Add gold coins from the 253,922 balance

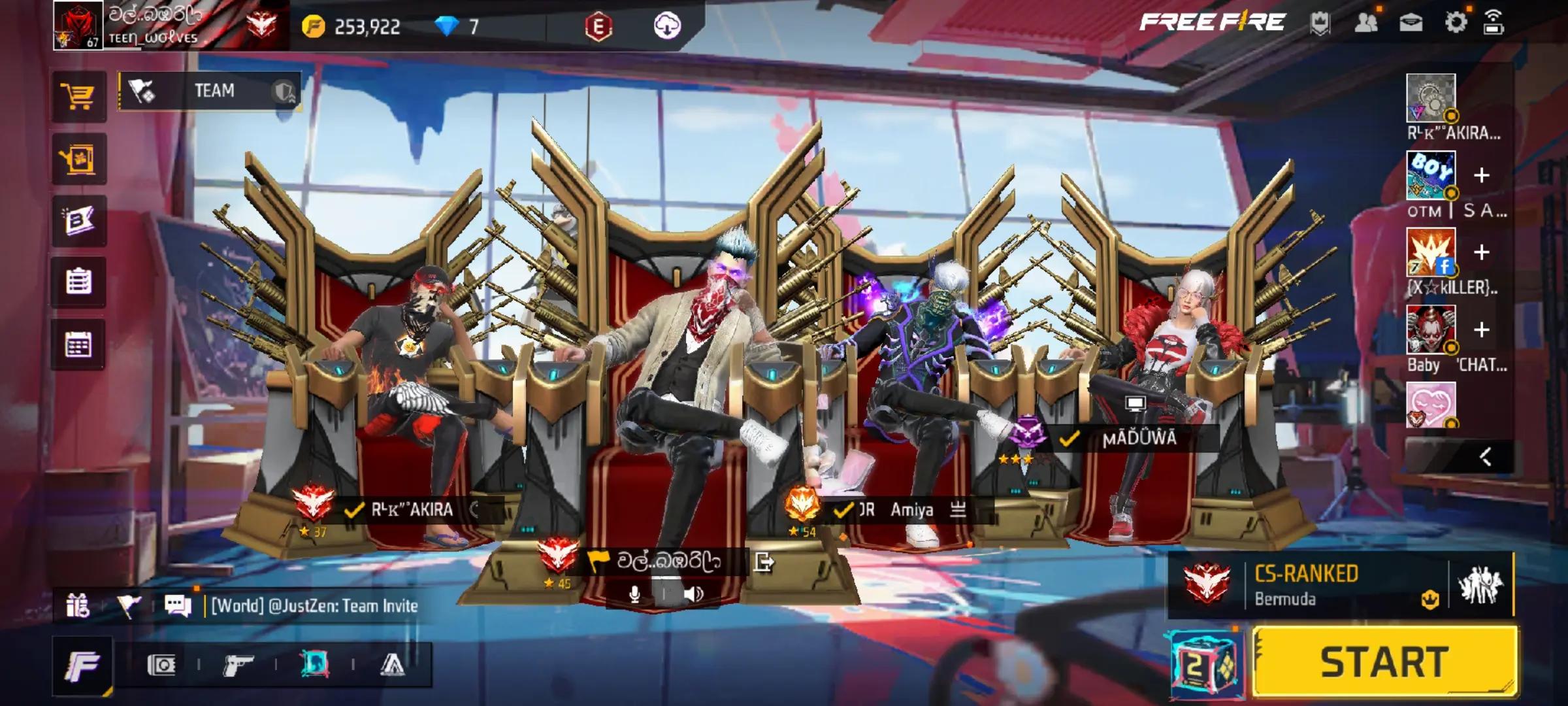(314, 27)
